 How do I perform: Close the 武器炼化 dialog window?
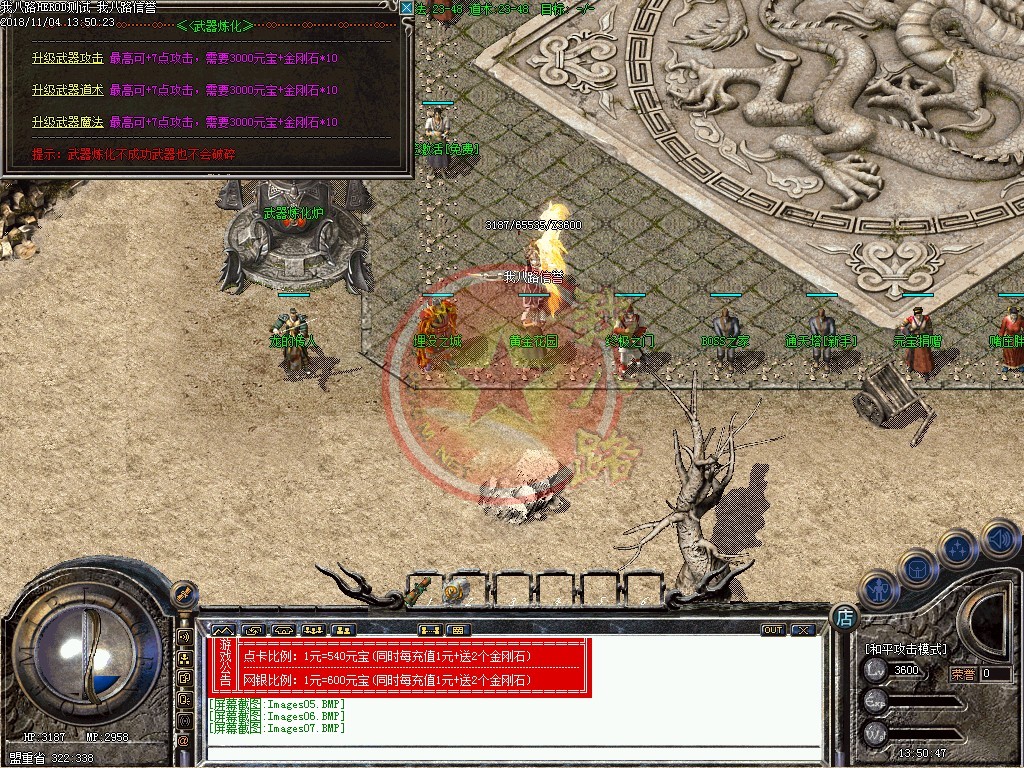[406, 8]
